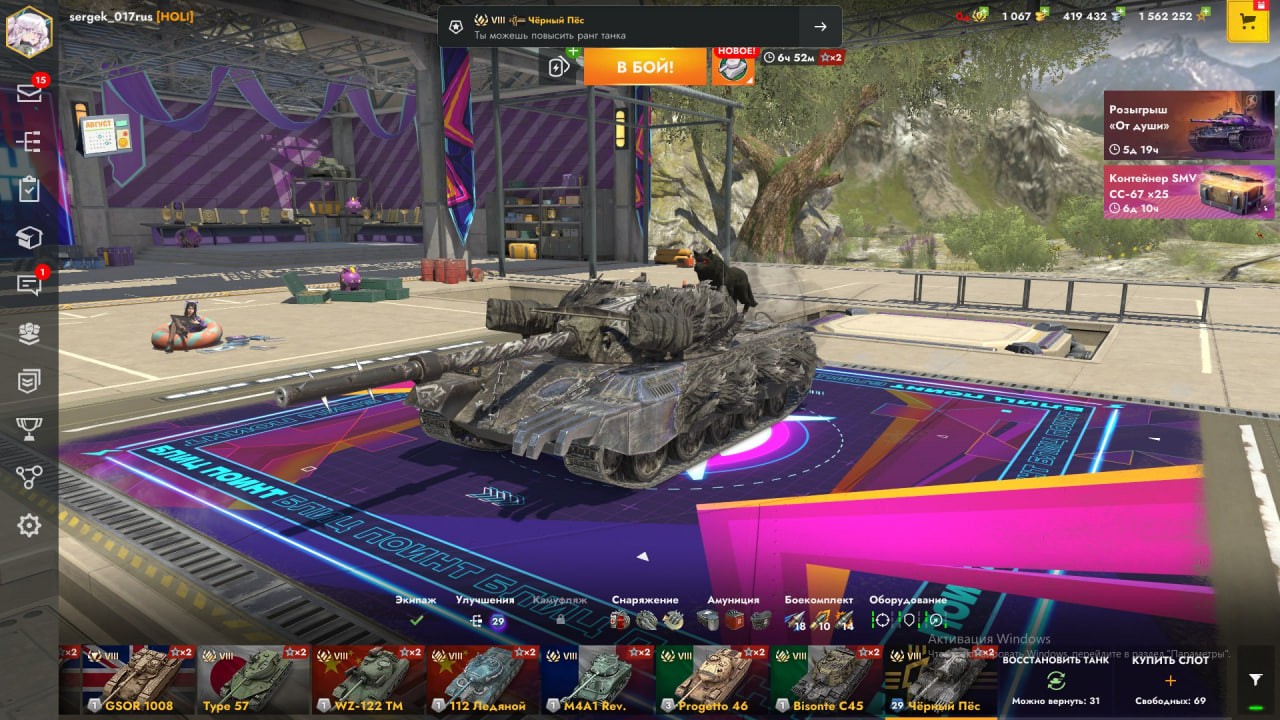Open the Чёрный Пёс rank notification
Screen dimensions: 1280x720
(x=639, y=27)
